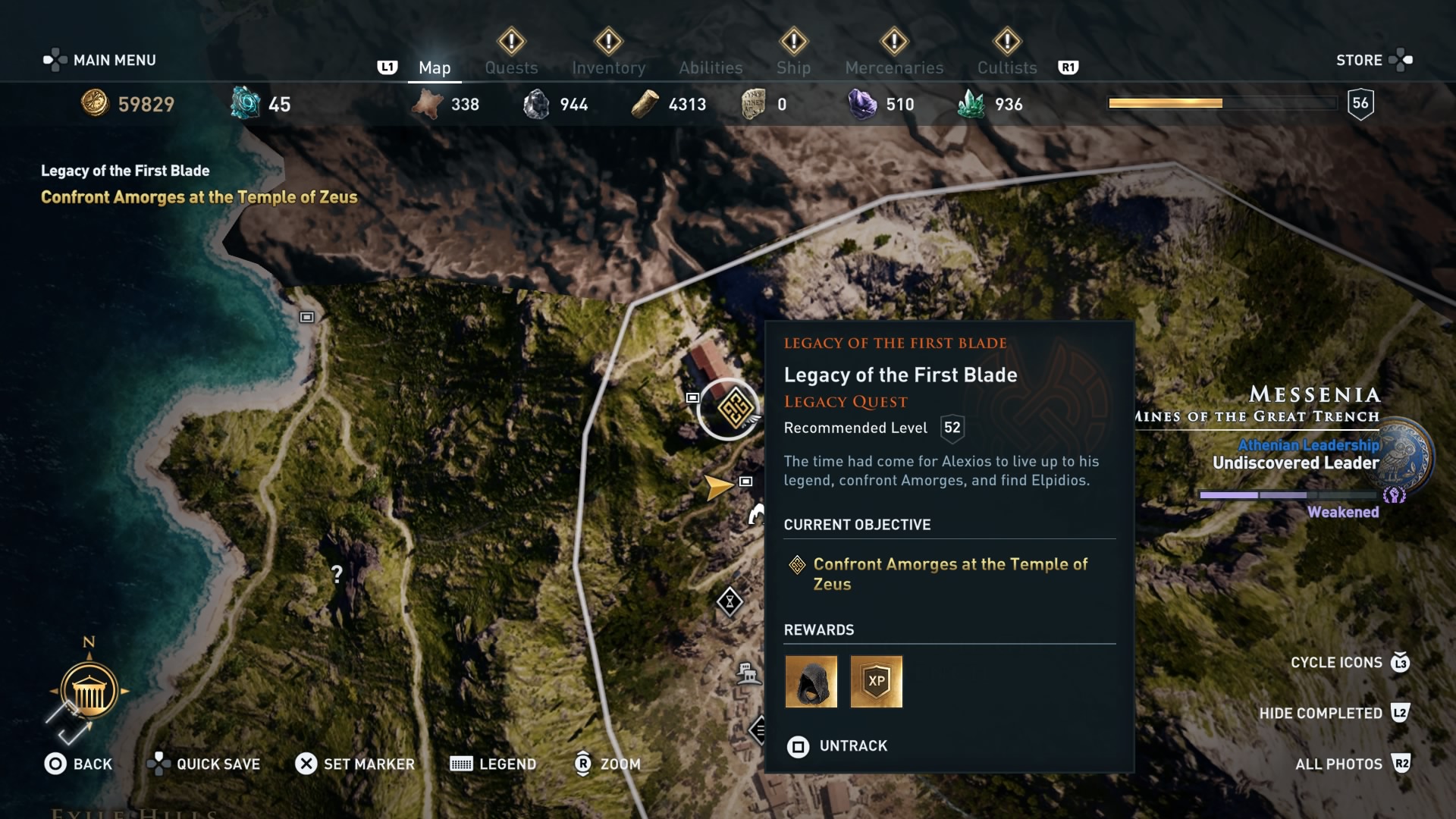Switch to the Inventory tab
Image resolution: width=1456 pixels, height=819 pixels.
pos(609,67)
